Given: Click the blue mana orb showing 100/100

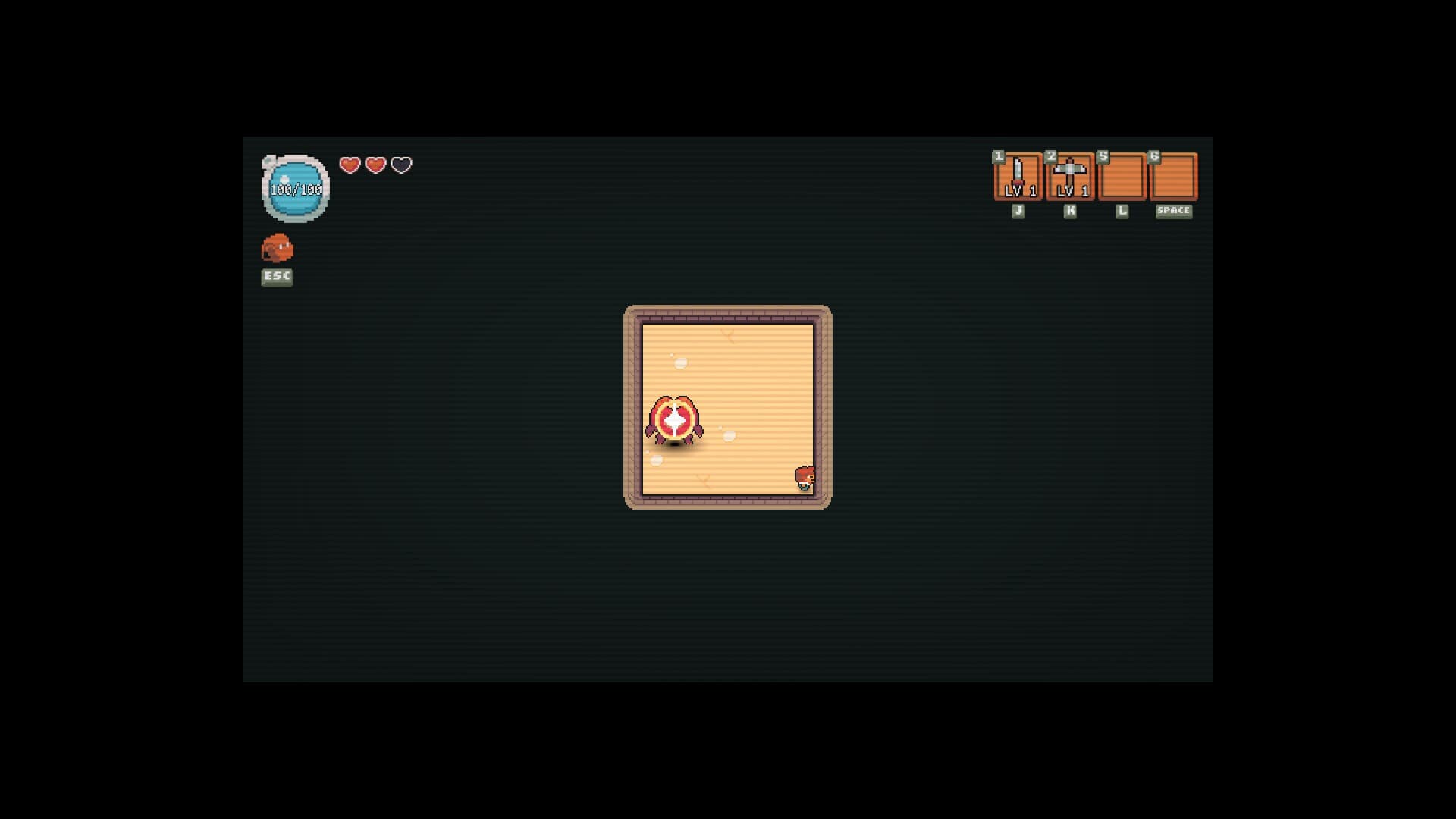Looking at the screenshot, I should [295, 187].
